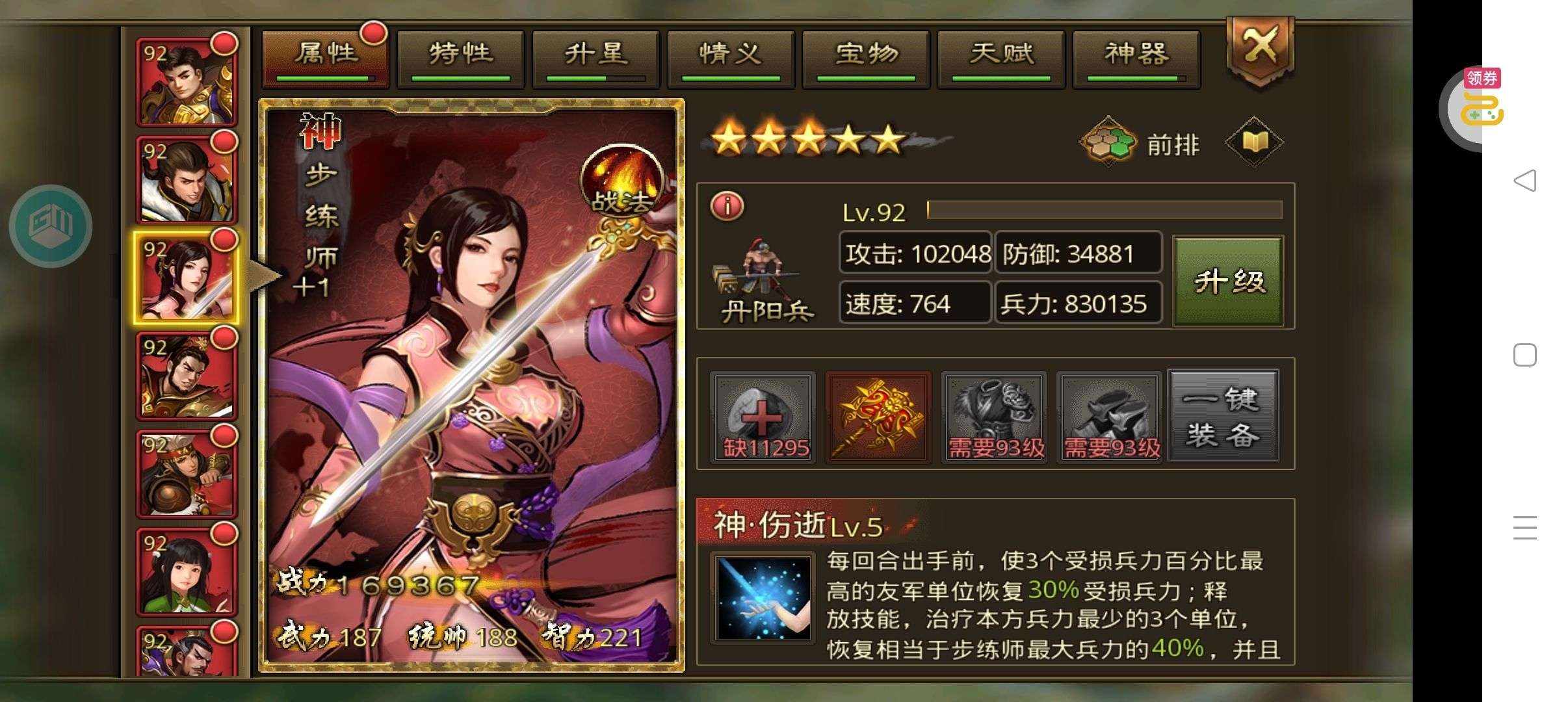Open the golden axe weapon slot
The width and height of the screenshot is (1568, 702).
[878, 417]
